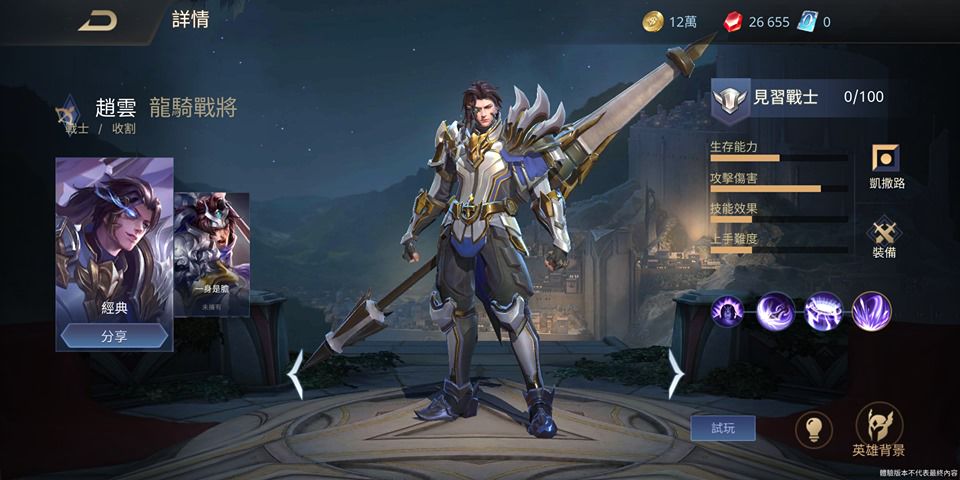Open the lightbulb tips icon
The width and height of the screenshot is (960, 480).
[x=813, y=430]
